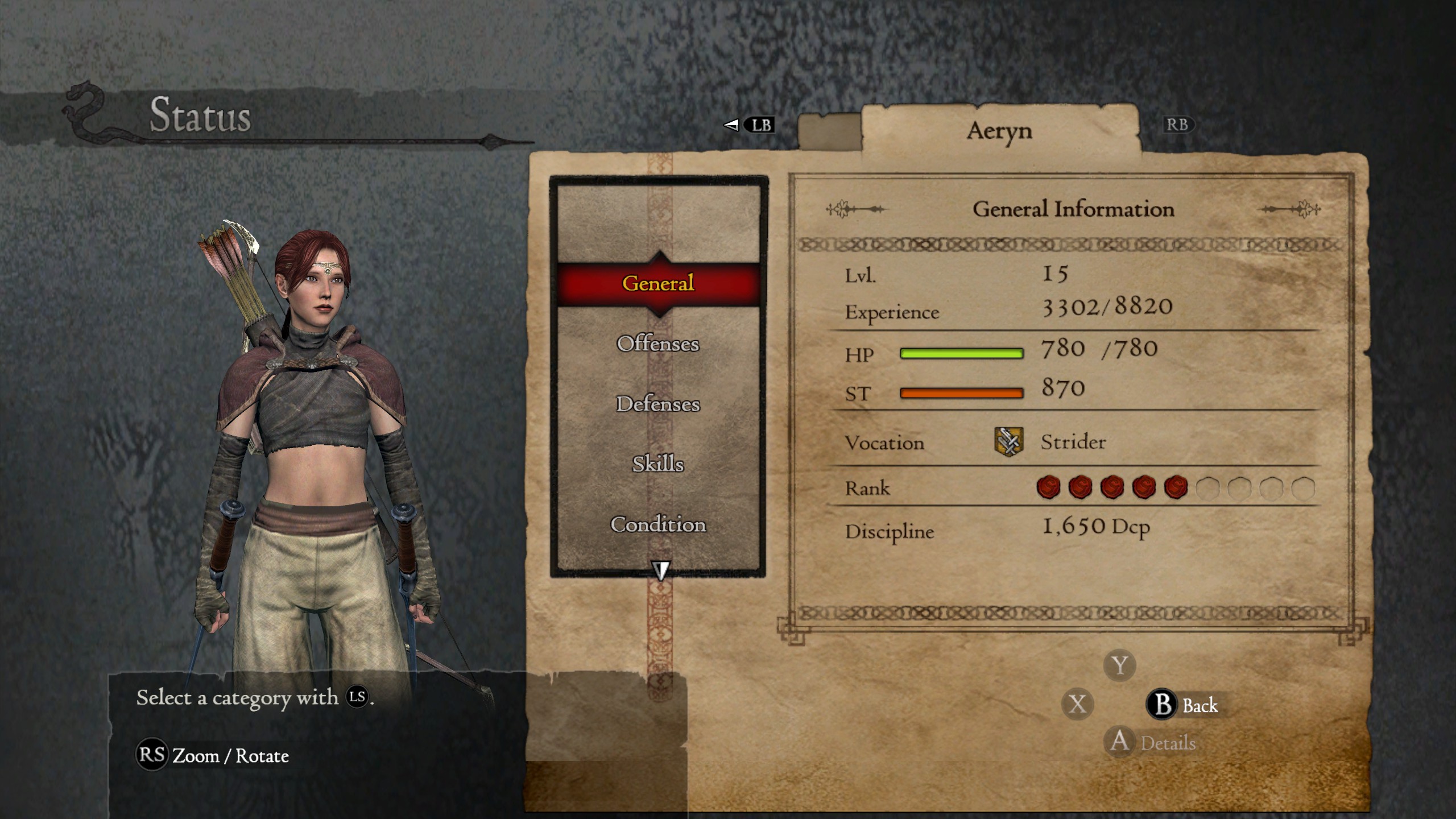
Task: Click the green HP bar
Action: (x=961, y=353)
